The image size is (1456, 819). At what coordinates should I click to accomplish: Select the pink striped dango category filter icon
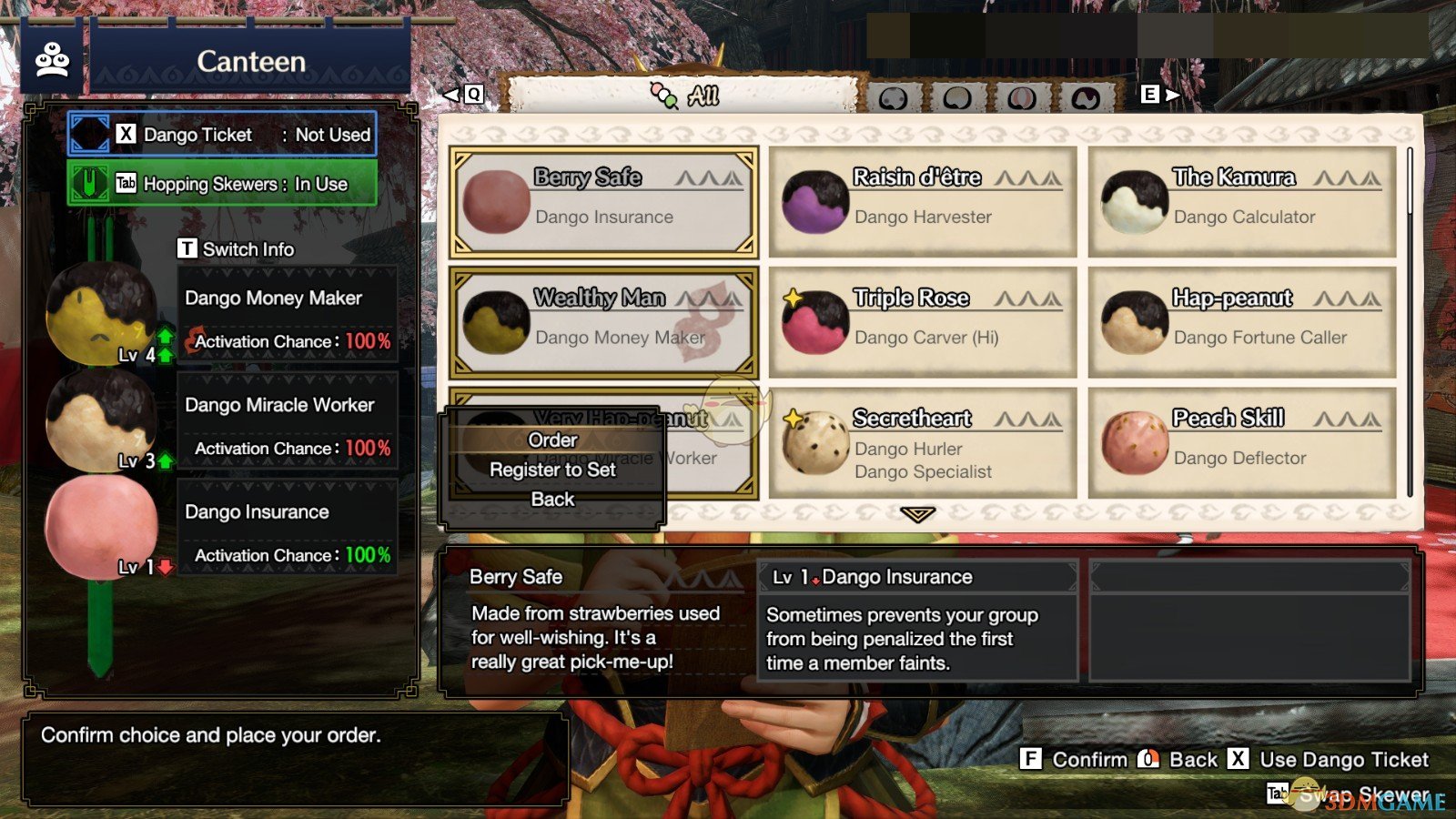point(1020,96)
